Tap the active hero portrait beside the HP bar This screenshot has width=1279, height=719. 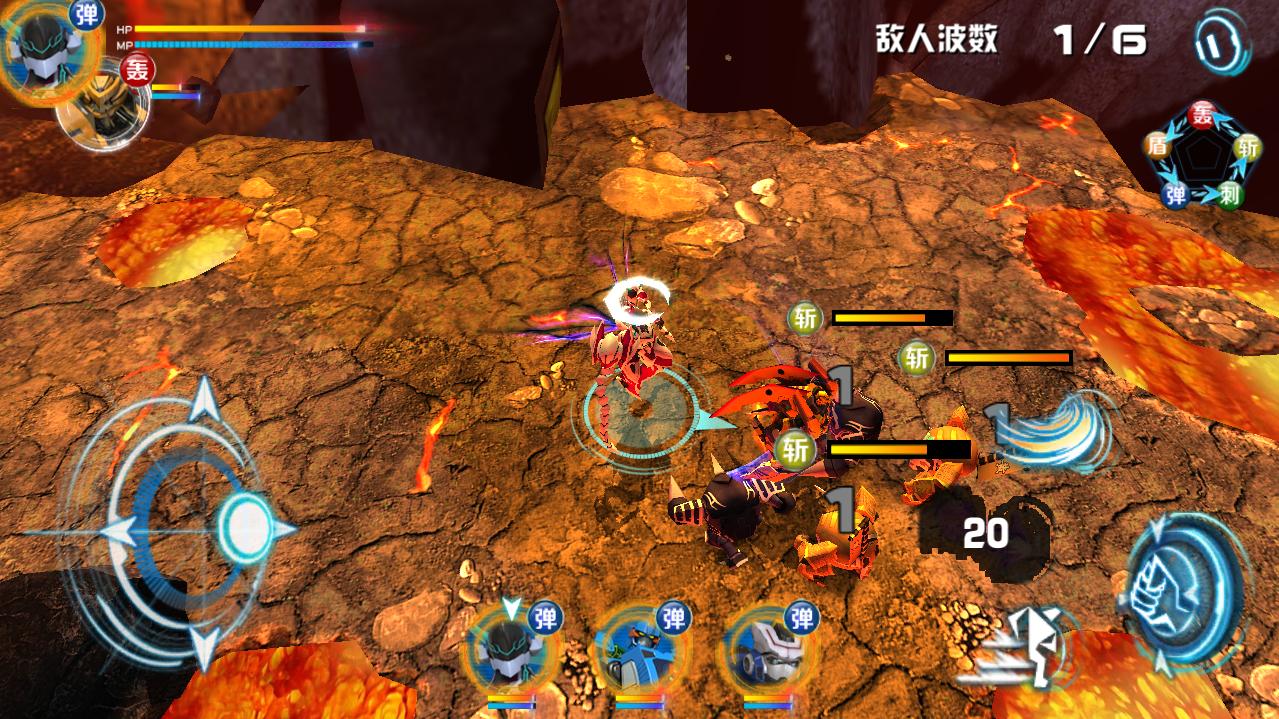pos(45,50)
